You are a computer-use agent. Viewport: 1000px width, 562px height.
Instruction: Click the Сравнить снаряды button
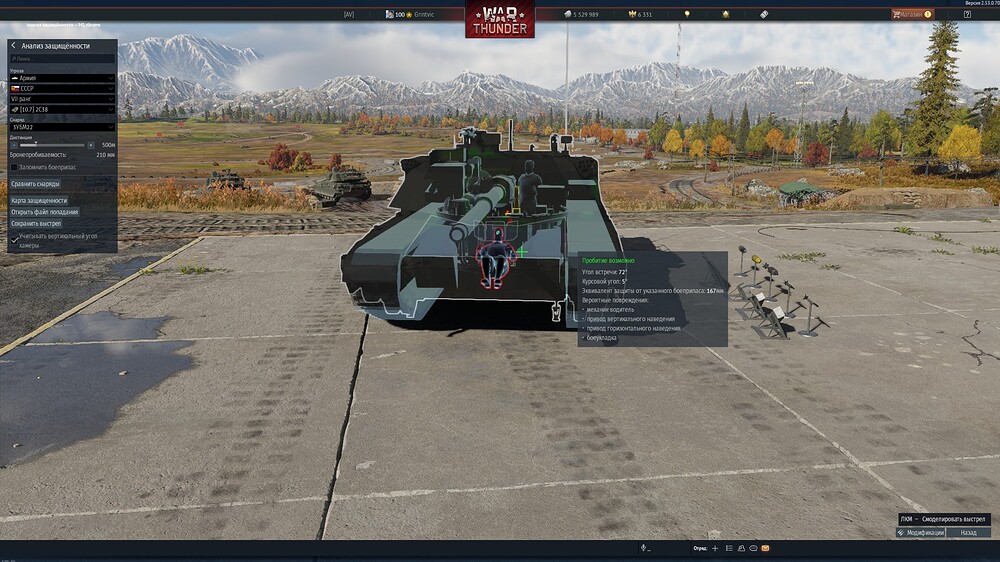[36, 184]
